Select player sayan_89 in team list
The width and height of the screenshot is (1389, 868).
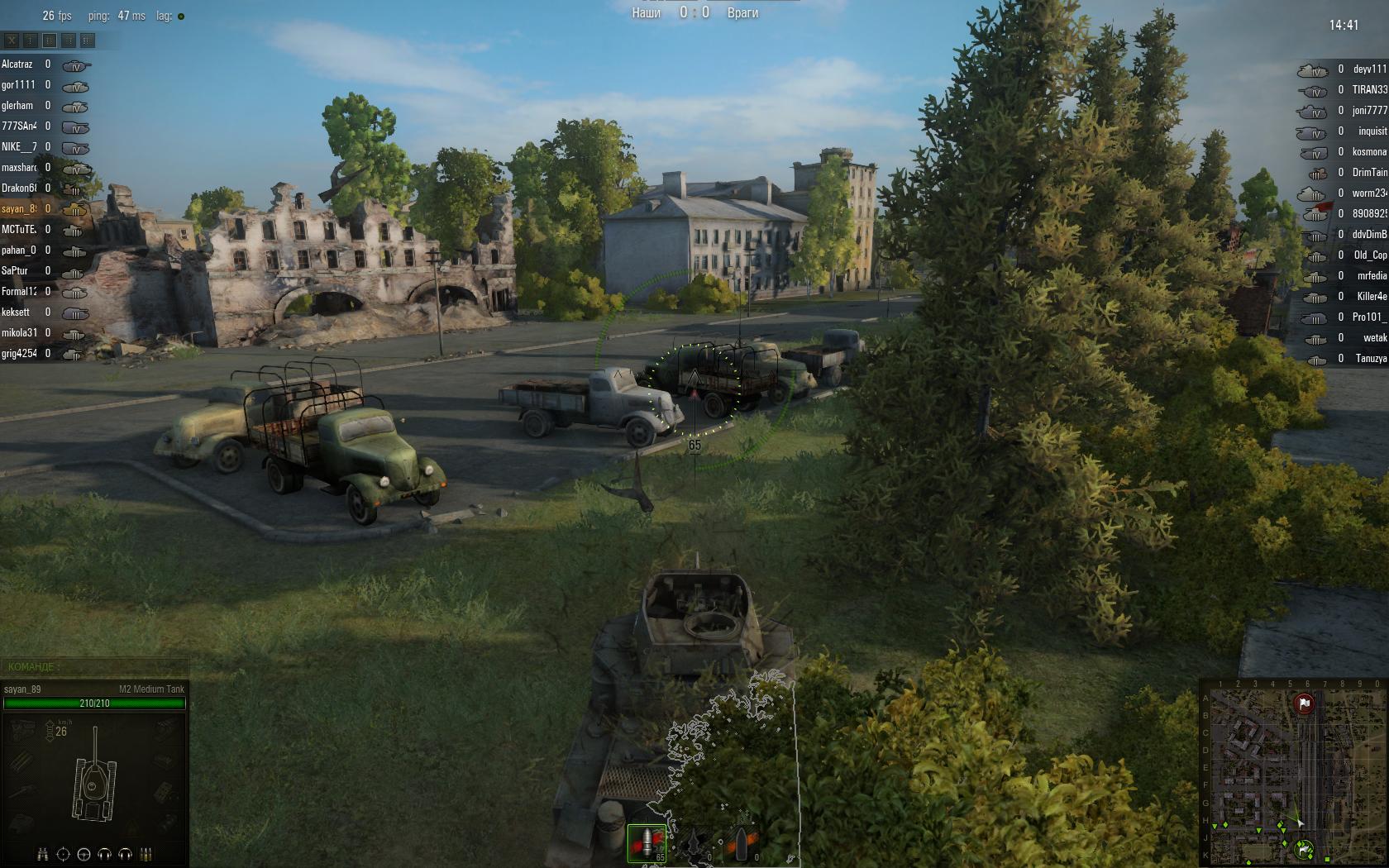coord(19,209)
